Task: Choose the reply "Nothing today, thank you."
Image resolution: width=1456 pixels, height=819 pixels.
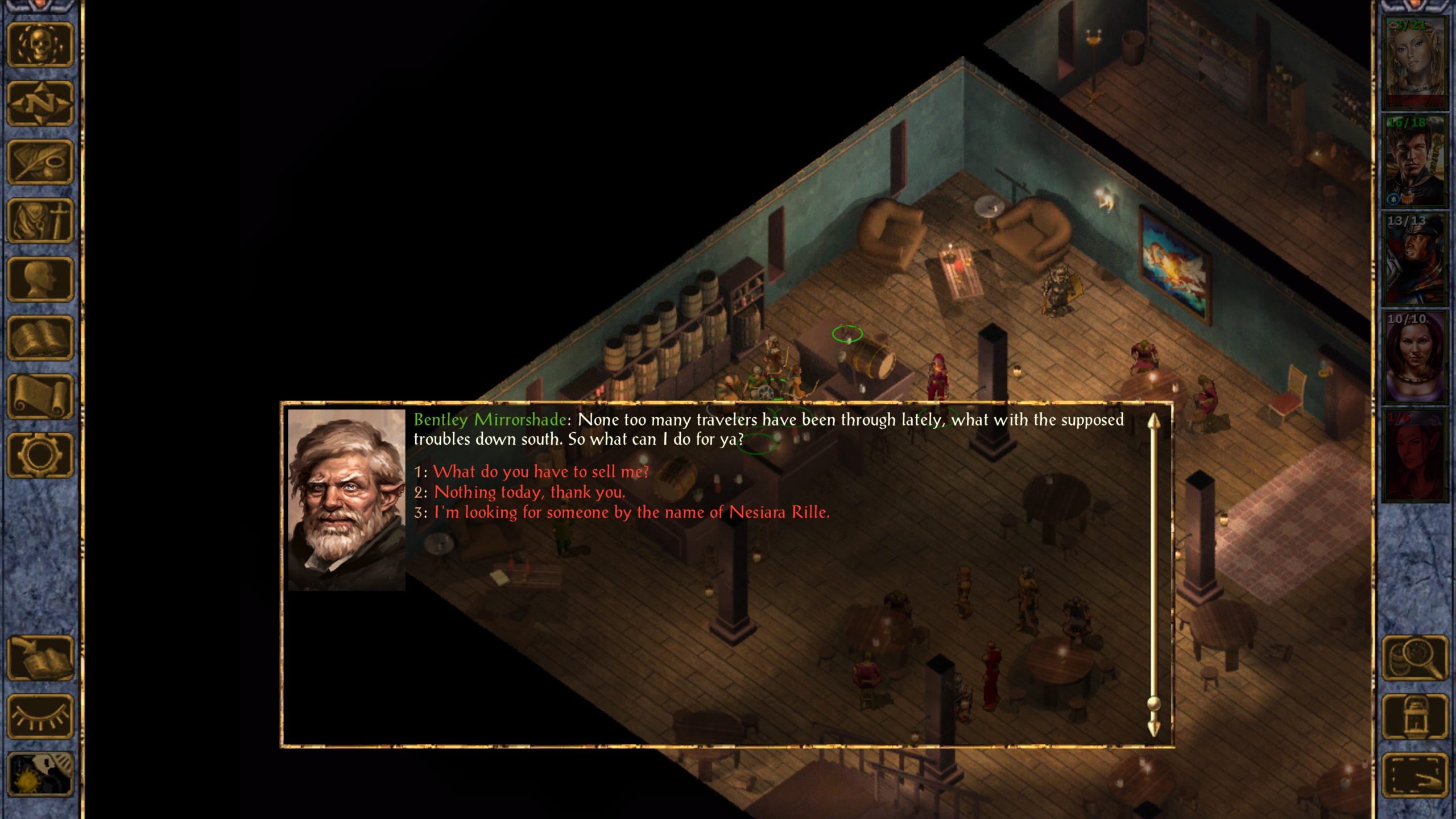Action: [x=529, y=492]
